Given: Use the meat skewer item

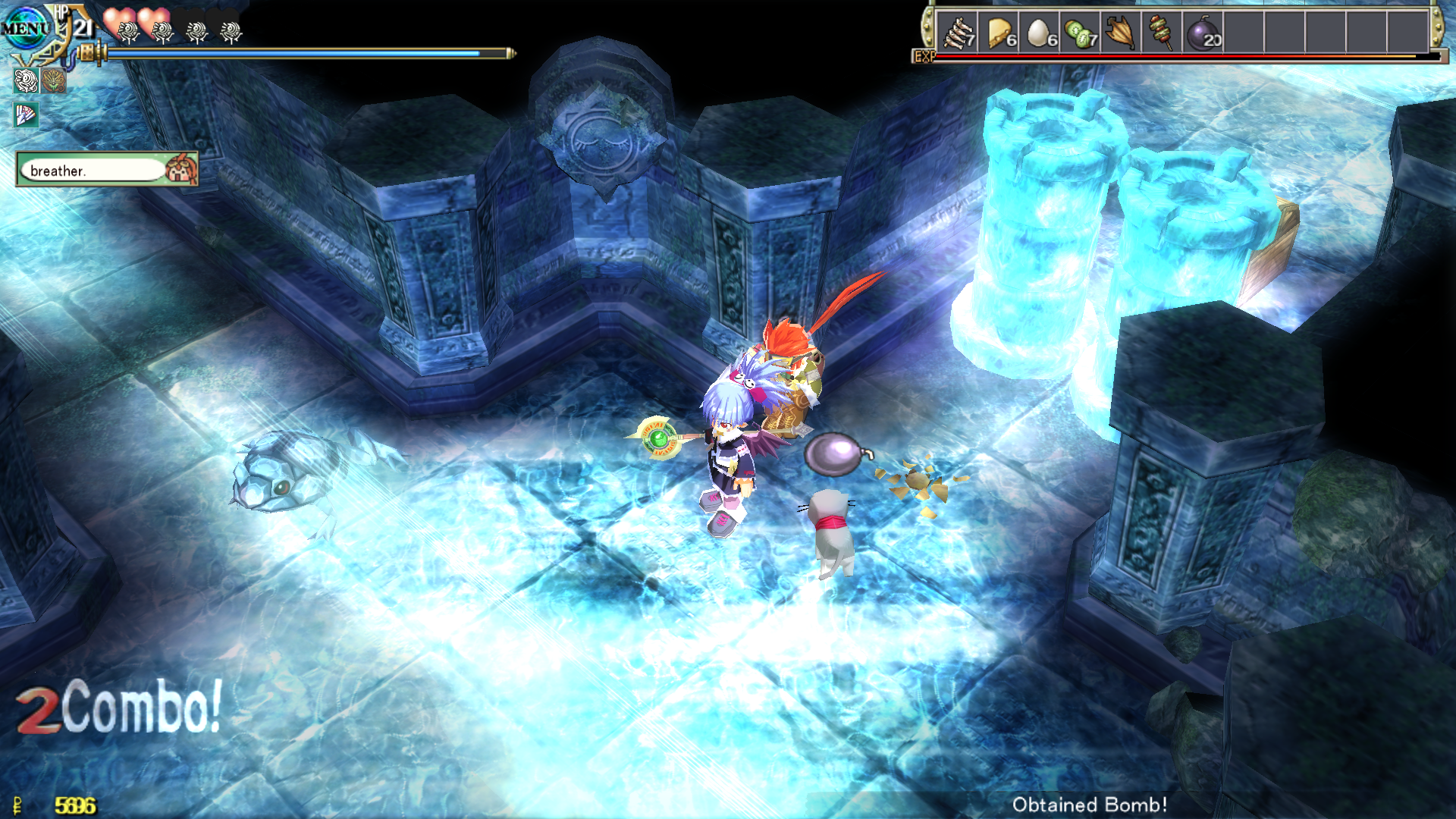Looking at the screenshot, I should 1161,33.
